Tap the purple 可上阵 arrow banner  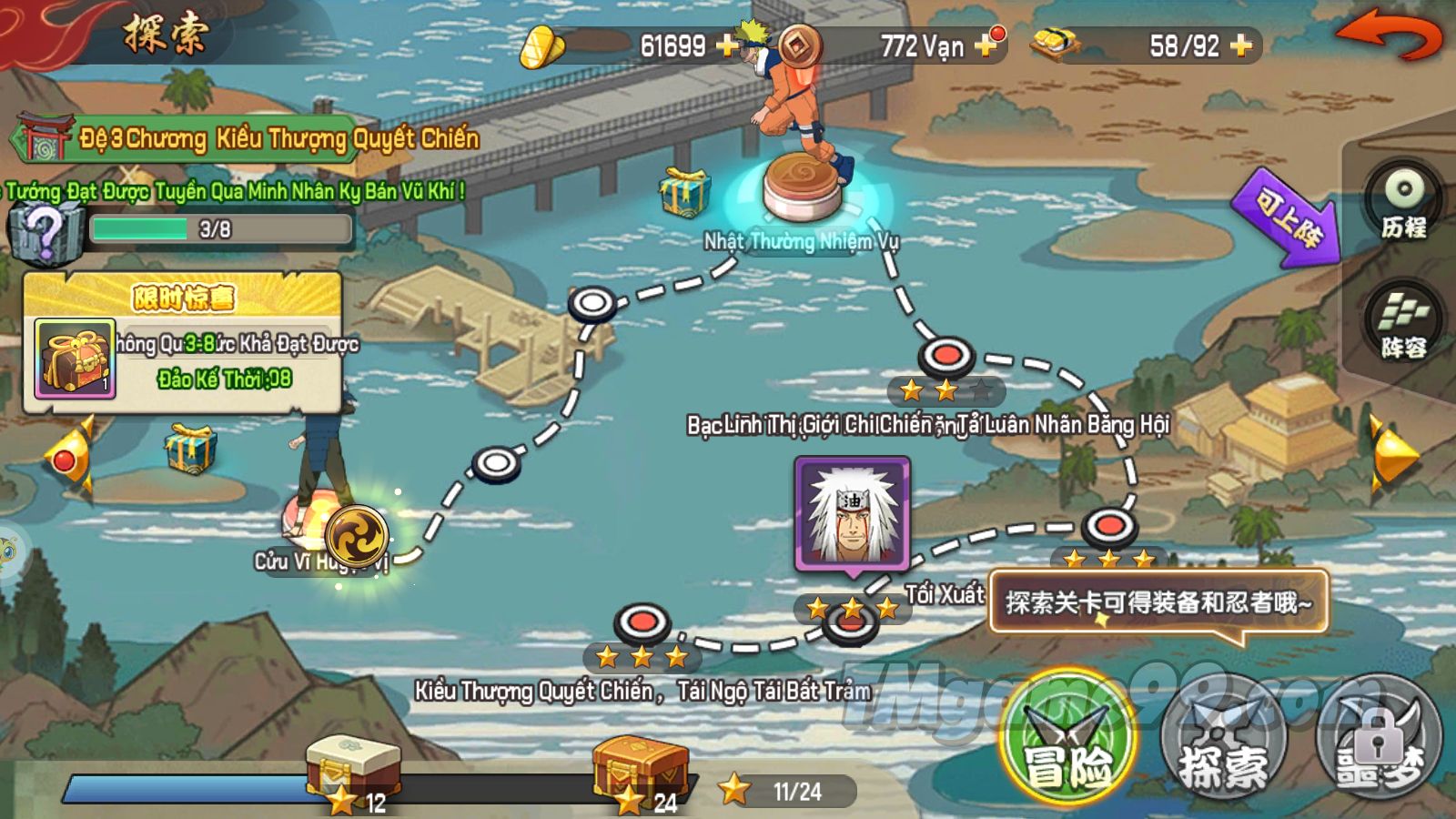point(1287,218)
